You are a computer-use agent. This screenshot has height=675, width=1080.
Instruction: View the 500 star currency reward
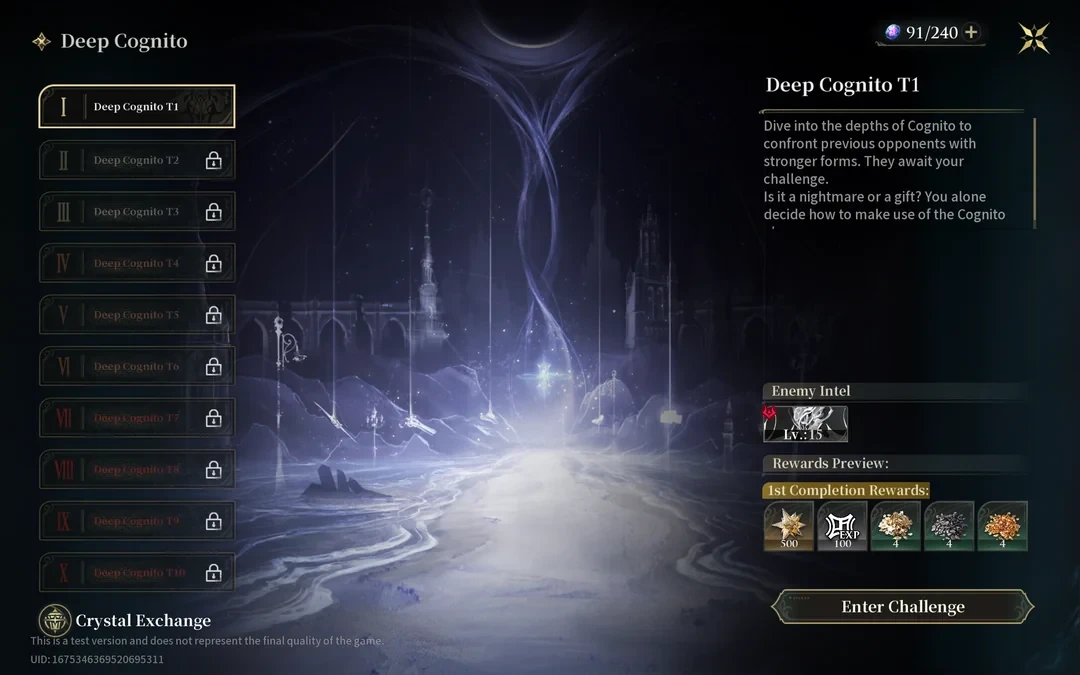(789, 526)
